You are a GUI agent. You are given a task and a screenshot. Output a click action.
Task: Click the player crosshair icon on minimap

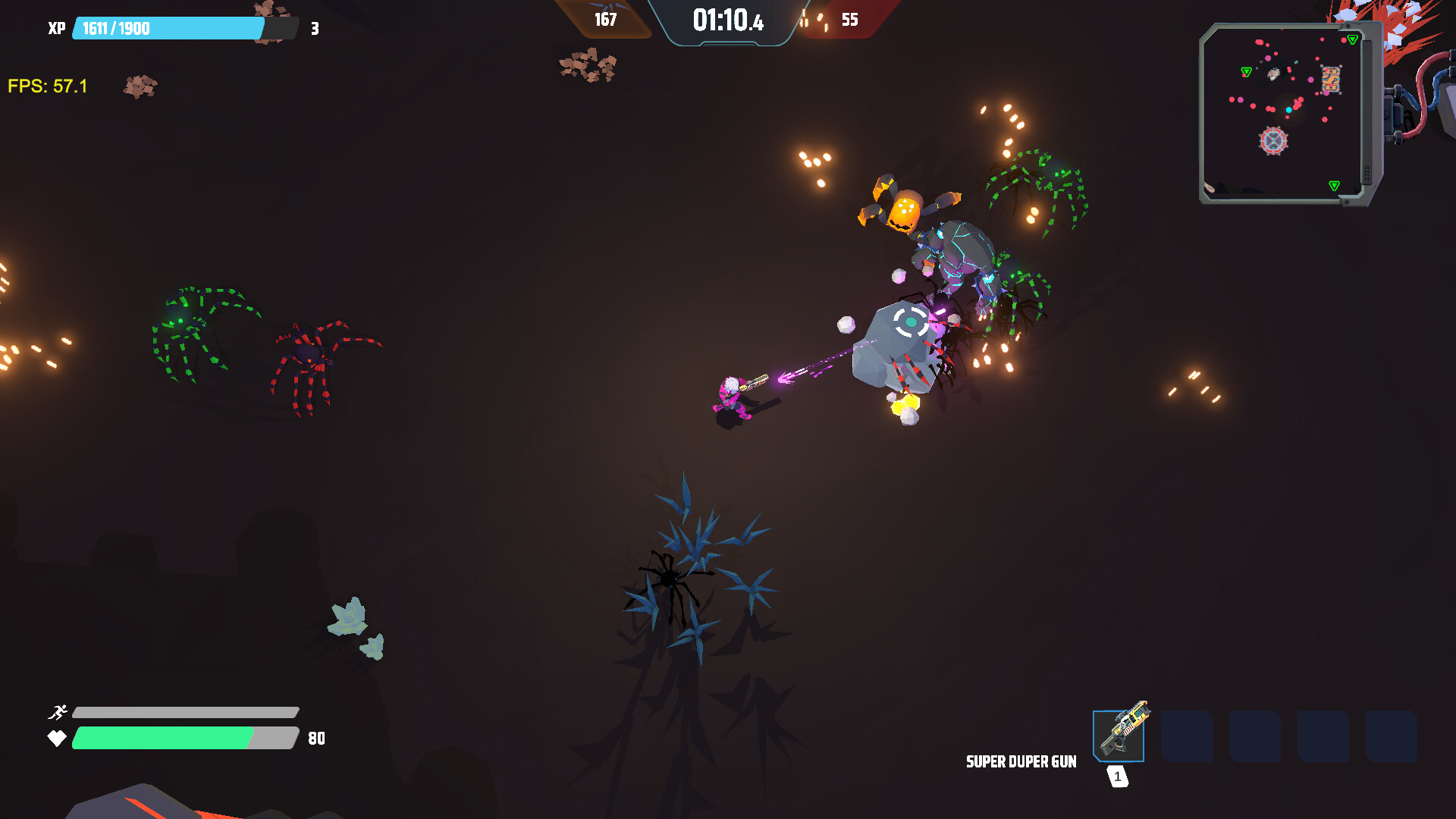coord(1272,140)
